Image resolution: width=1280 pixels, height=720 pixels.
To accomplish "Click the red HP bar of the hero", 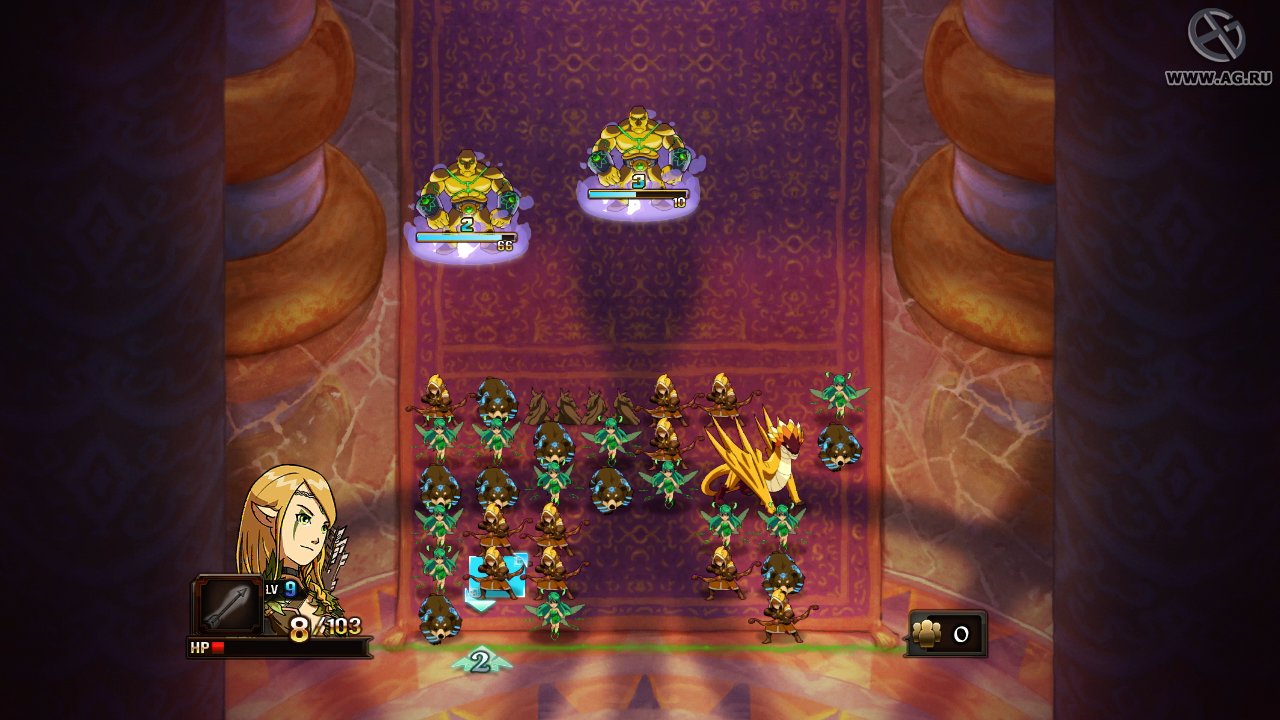I will [220, 648].
